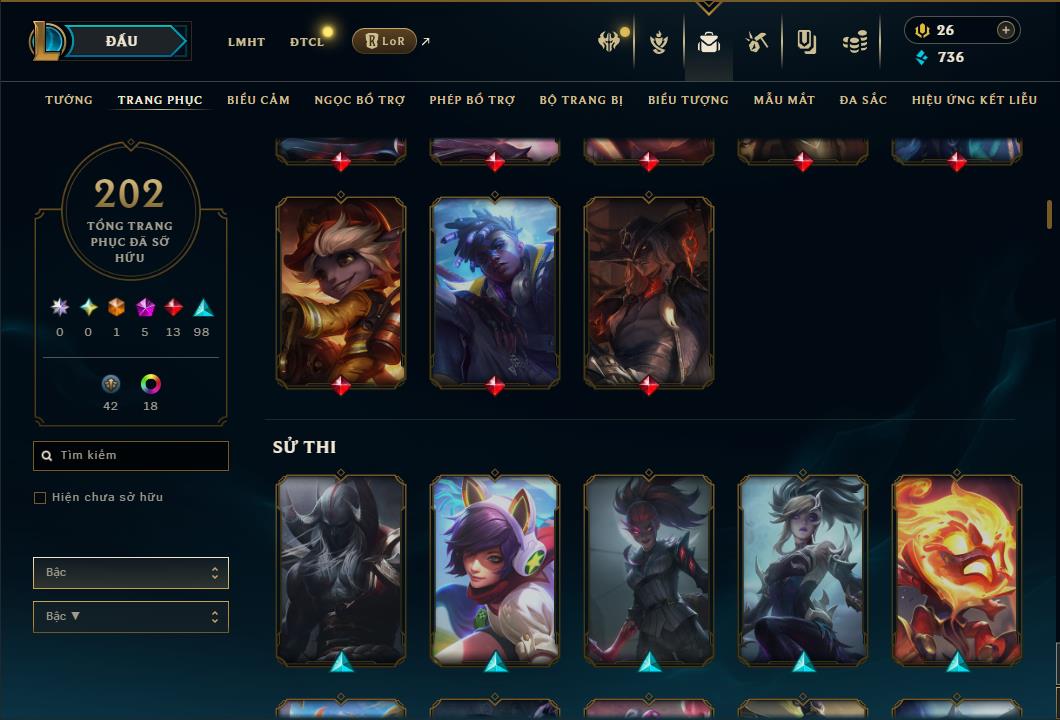
Task: Open the Bộ Trang Bị tab
Action: point(581,100)
